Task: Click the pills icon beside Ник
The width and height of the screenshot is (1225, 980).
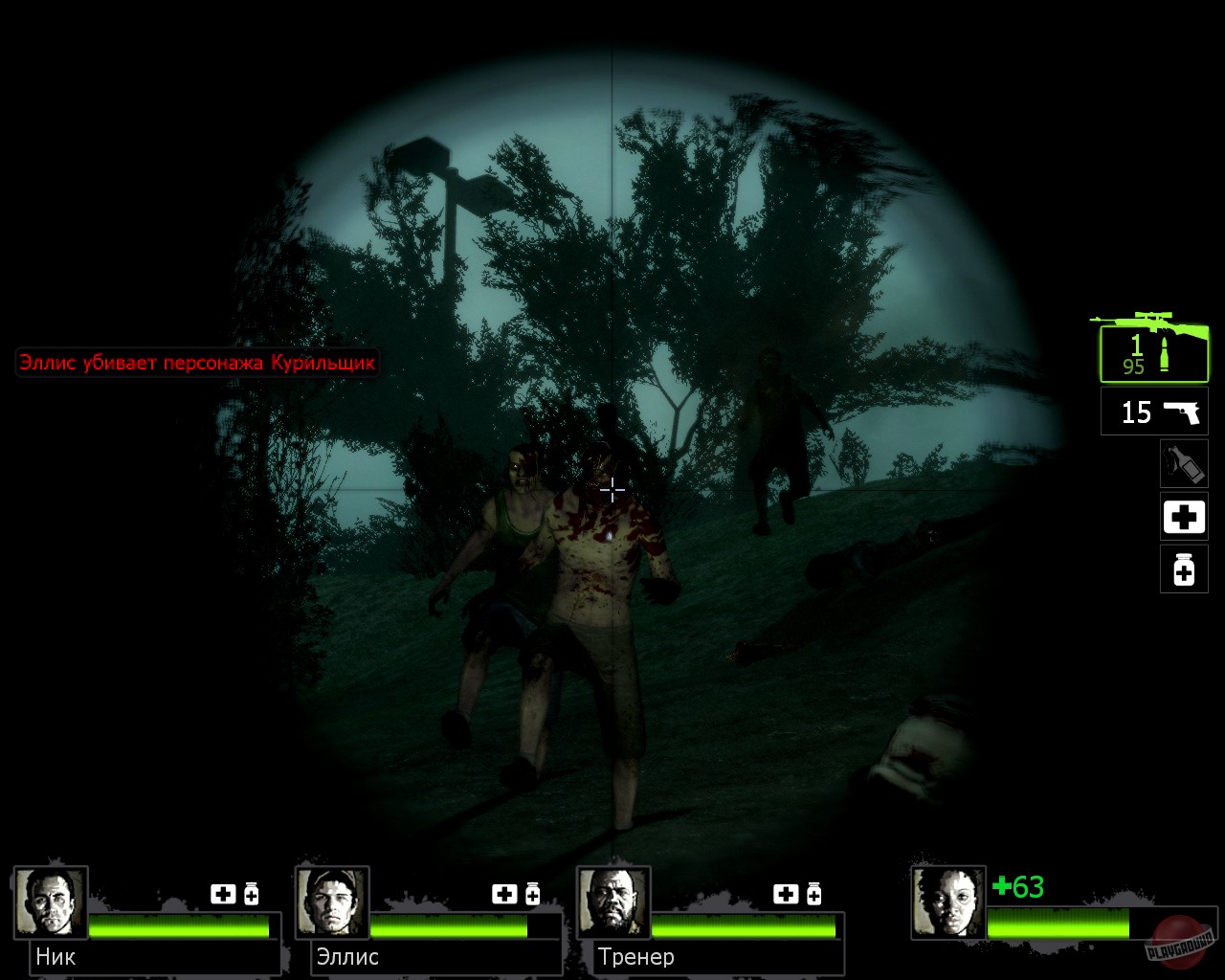Action: [251, 895]
